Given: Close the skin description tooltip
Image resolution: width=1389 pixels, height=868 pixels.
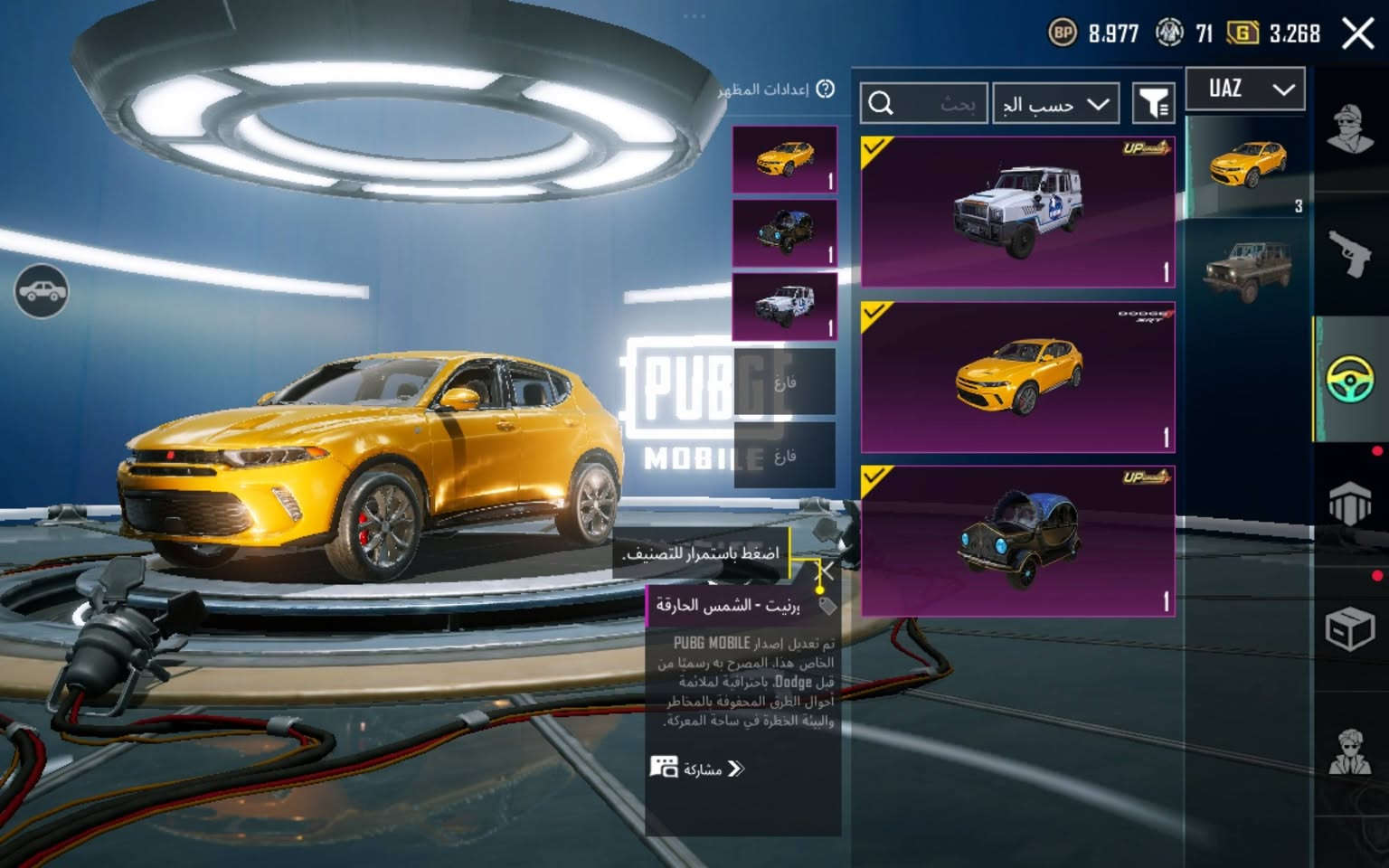Looking at the screenshot, I should [x=826, y=570].
